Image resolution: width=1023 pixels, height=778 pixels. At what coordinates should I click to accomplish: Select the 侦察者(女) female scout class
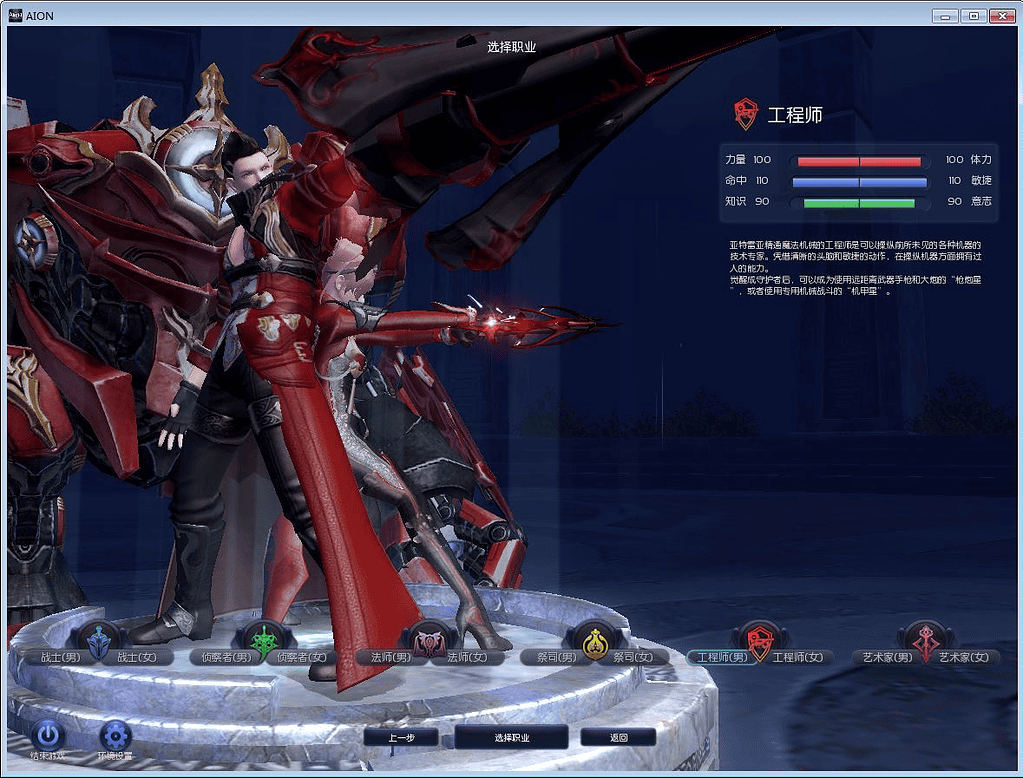tap(302, 658)
